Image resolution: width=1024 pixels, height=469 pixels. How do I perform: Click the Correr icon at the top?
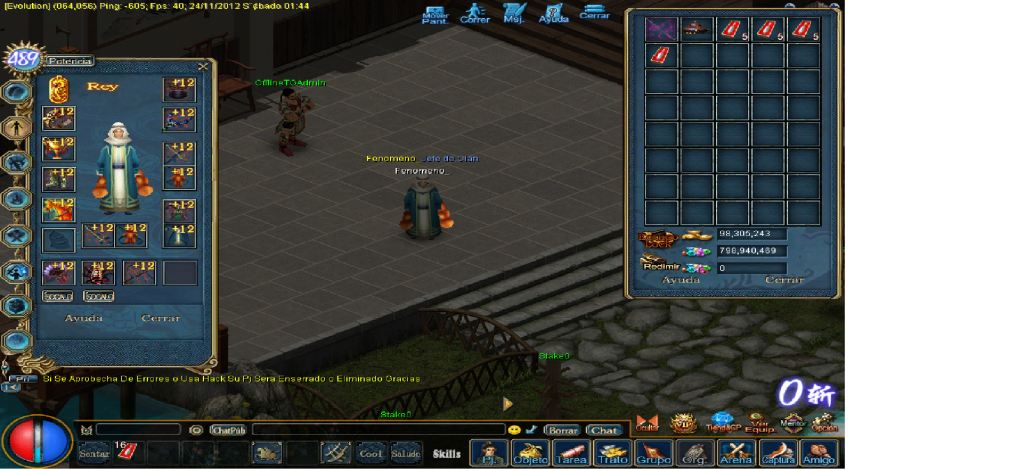click(x=475, y=14)
